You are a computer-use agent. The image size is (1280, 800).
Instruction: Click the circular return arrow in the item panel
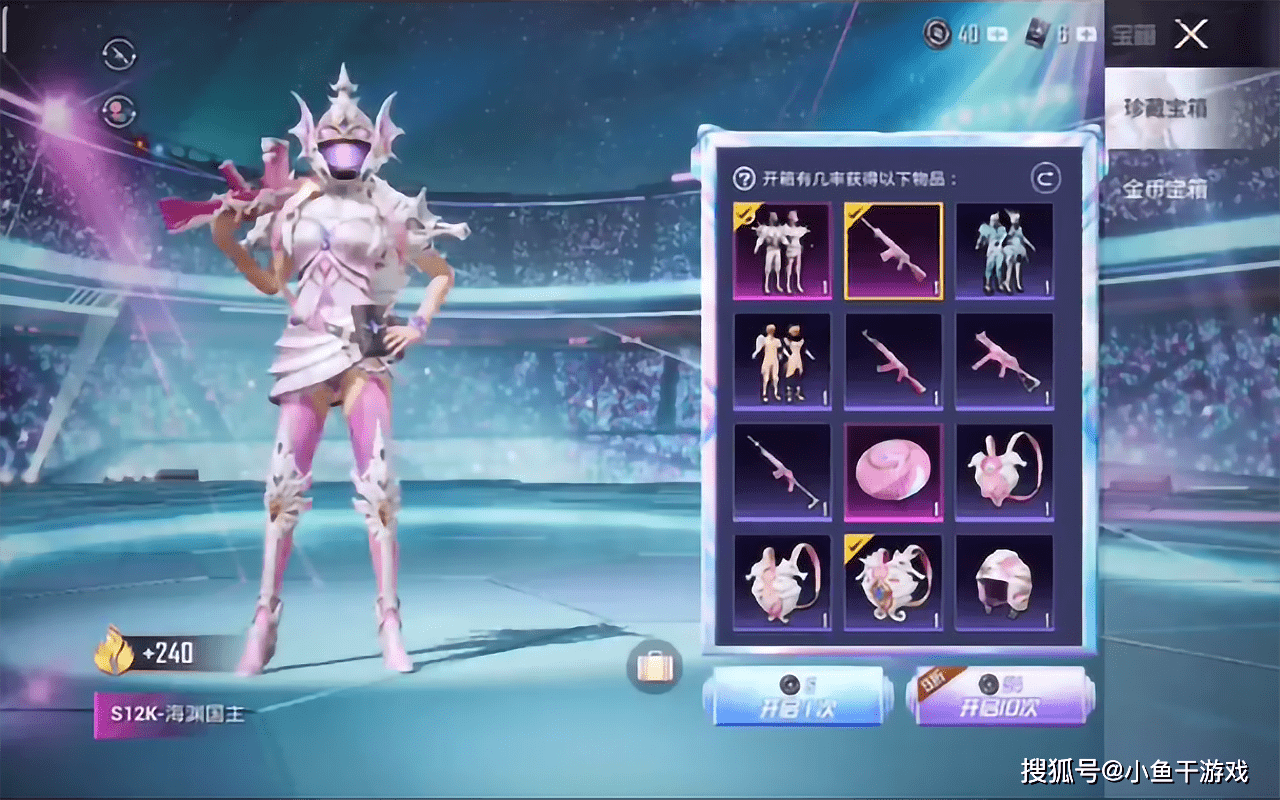coord(1045,179)
